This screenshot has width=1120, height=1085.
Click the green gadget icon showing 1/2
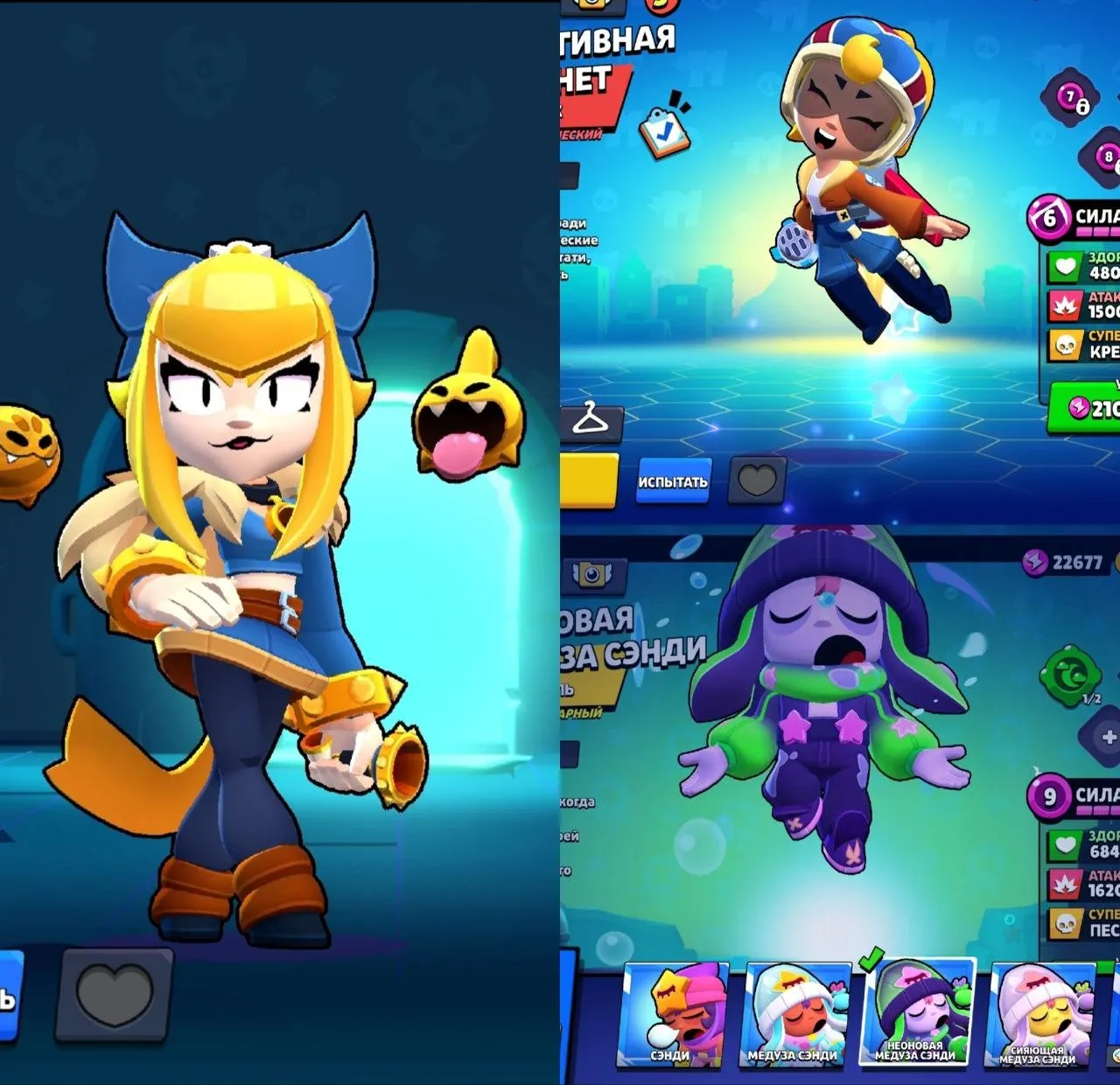tap(1068, 676)
